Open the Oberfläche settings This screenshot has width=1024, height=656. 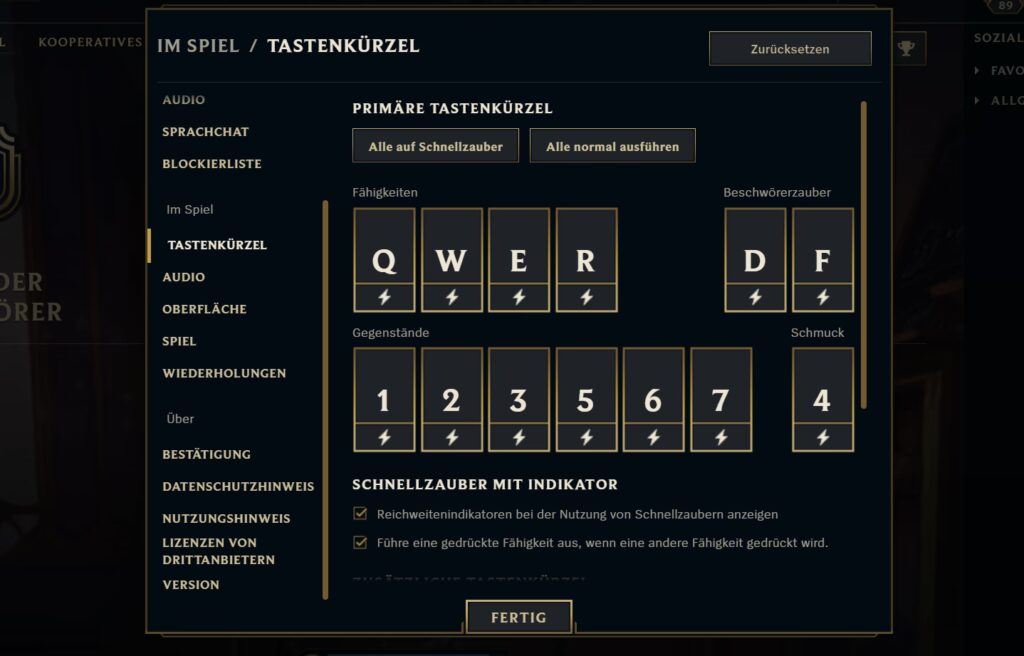pyautogui.click(x=204, y=309)
